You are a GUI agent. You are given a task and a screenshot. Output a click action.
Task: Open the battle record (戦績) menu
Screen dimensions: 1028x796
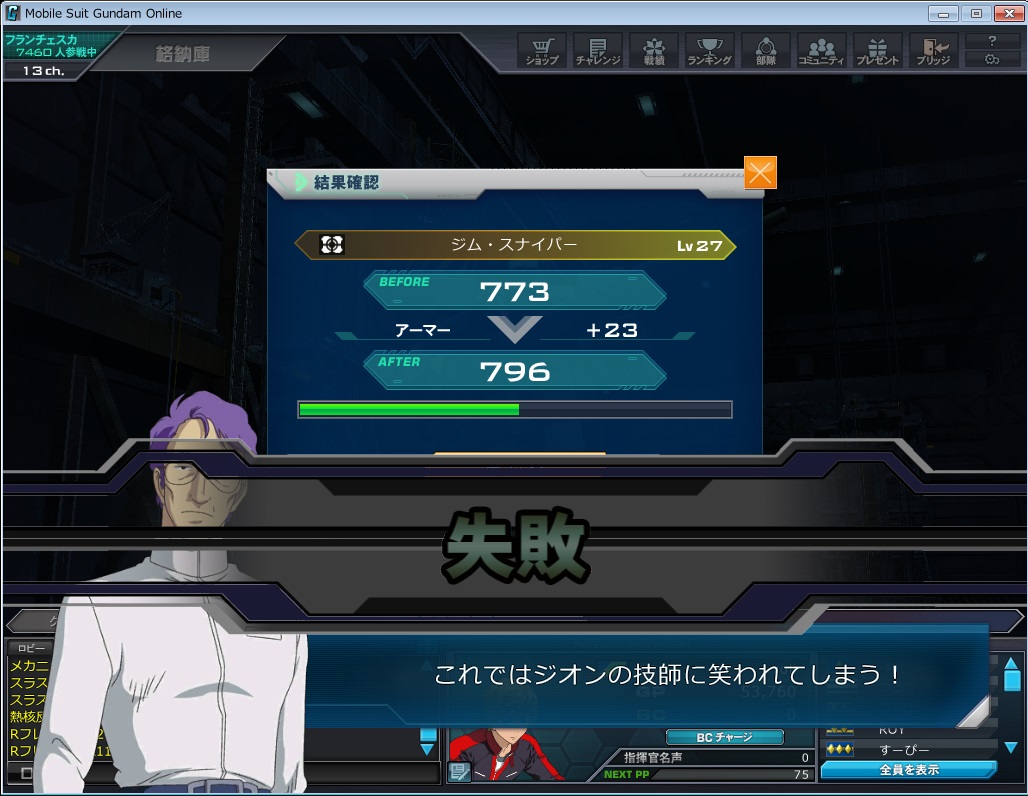pyautogui.click(x=654, y=51)
